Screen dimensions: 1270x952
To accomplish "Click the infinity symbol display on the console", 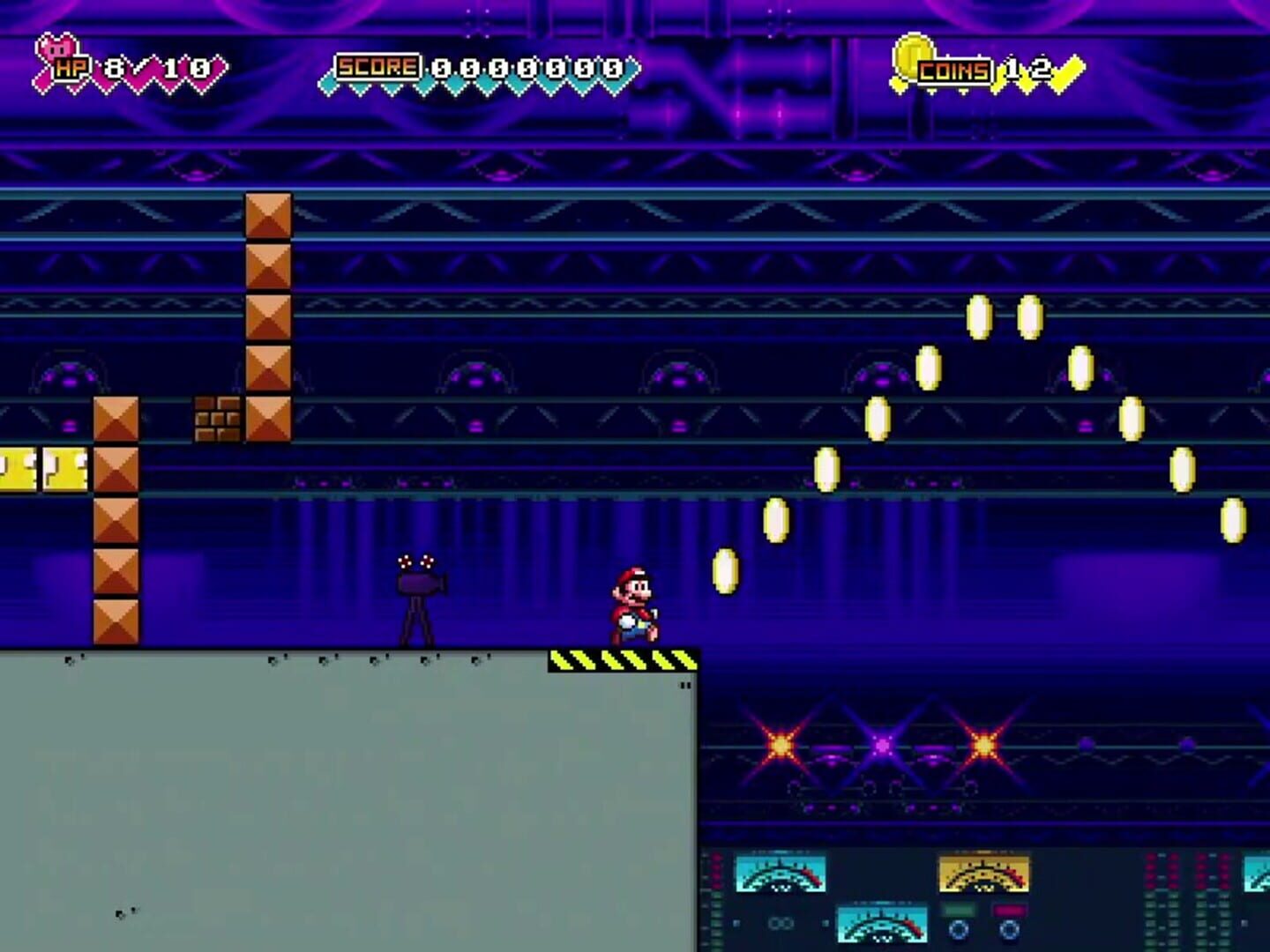I will [781, 923].
